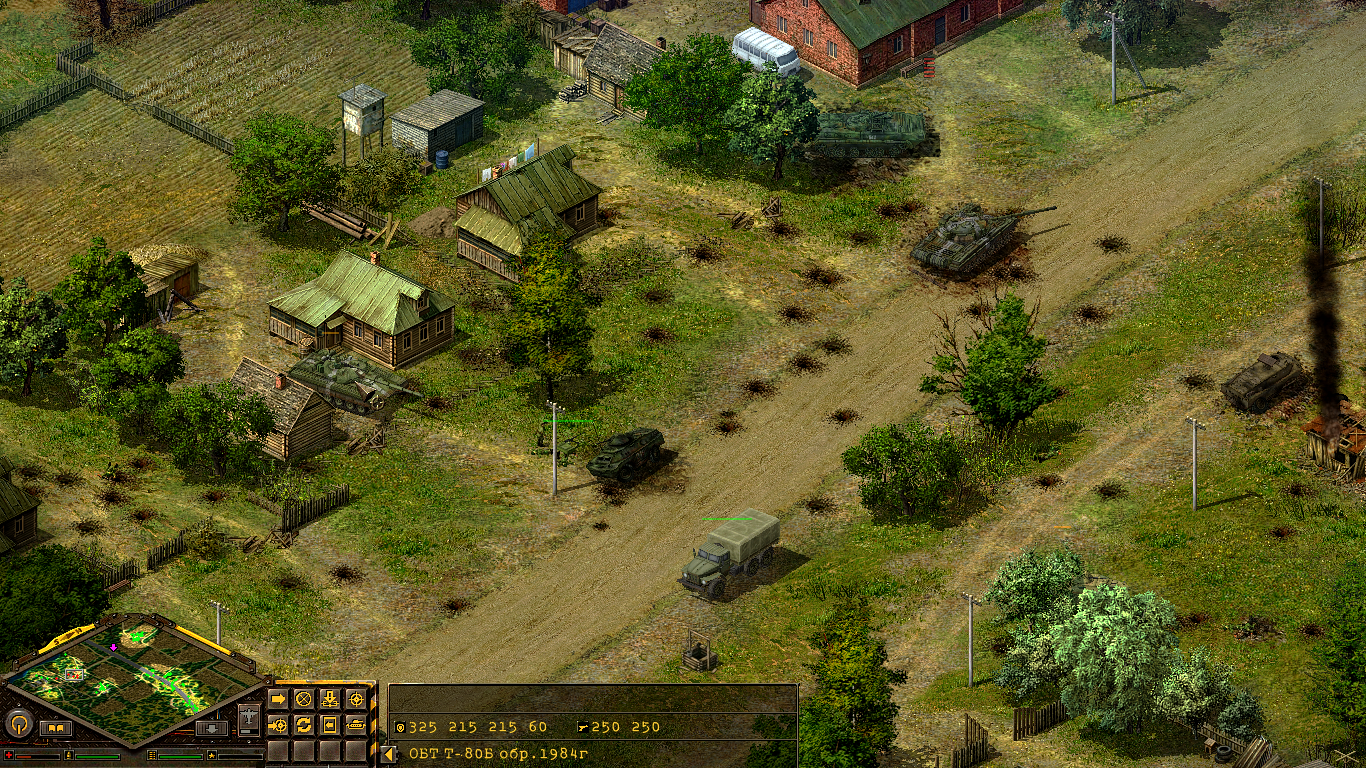
Task: Click the pink objective marker on the minimap
Action: pyautogui.click(x=113, y=647)
